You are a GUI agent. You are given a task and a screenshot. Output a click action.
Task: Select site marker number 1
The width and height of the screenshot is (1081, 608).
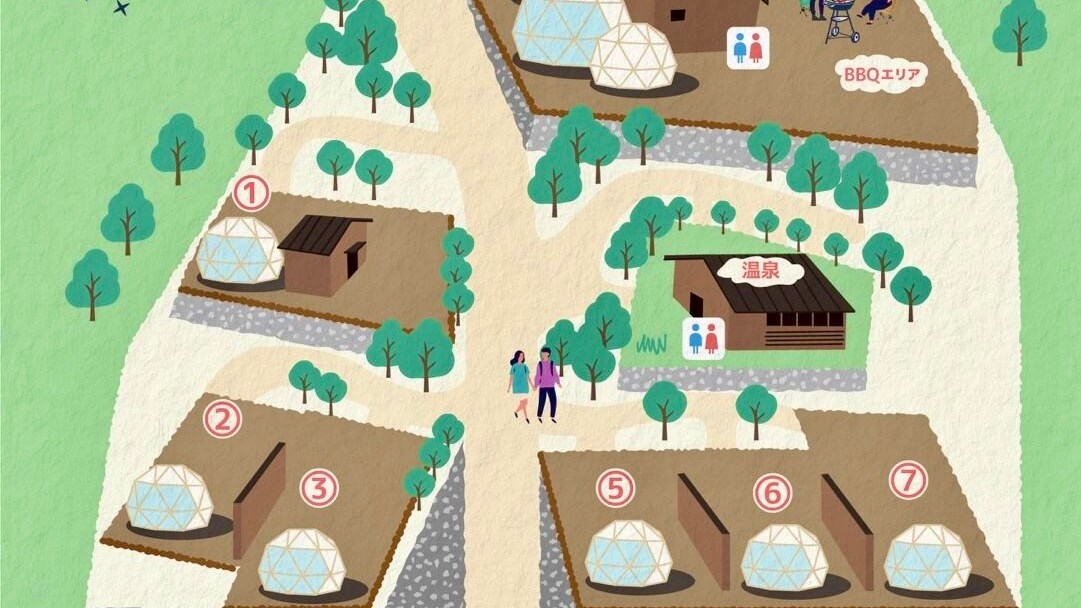click(x=251, y=192)
